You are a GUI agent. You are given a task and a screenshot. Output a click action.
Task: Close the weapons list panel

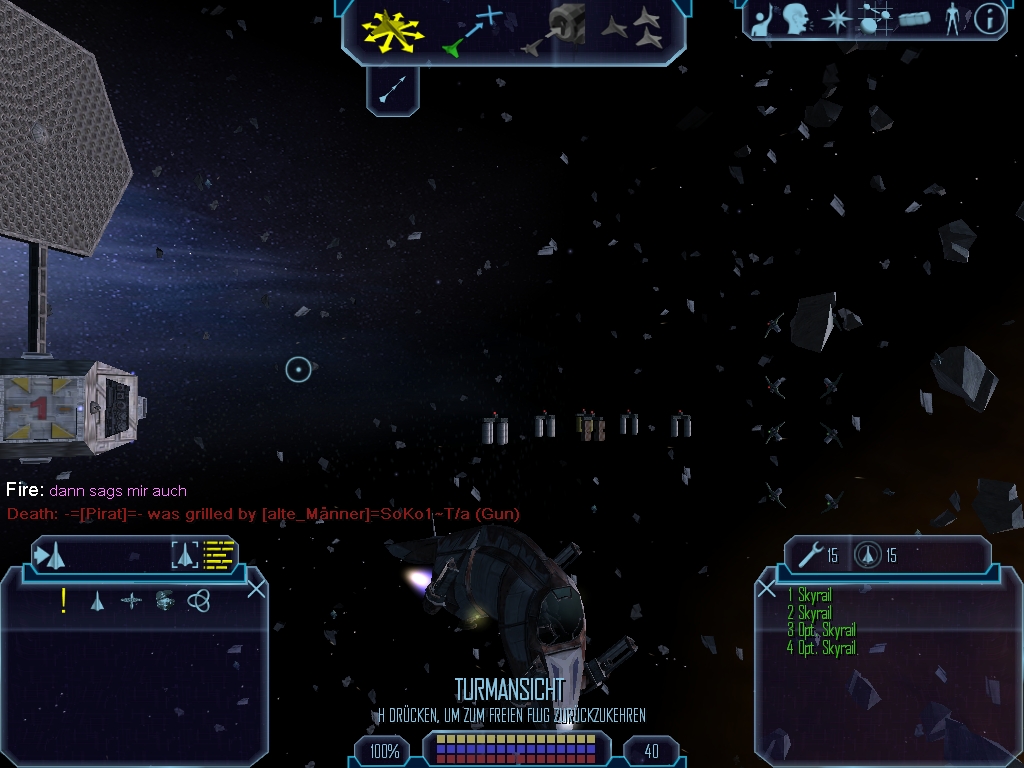point(767,589)
